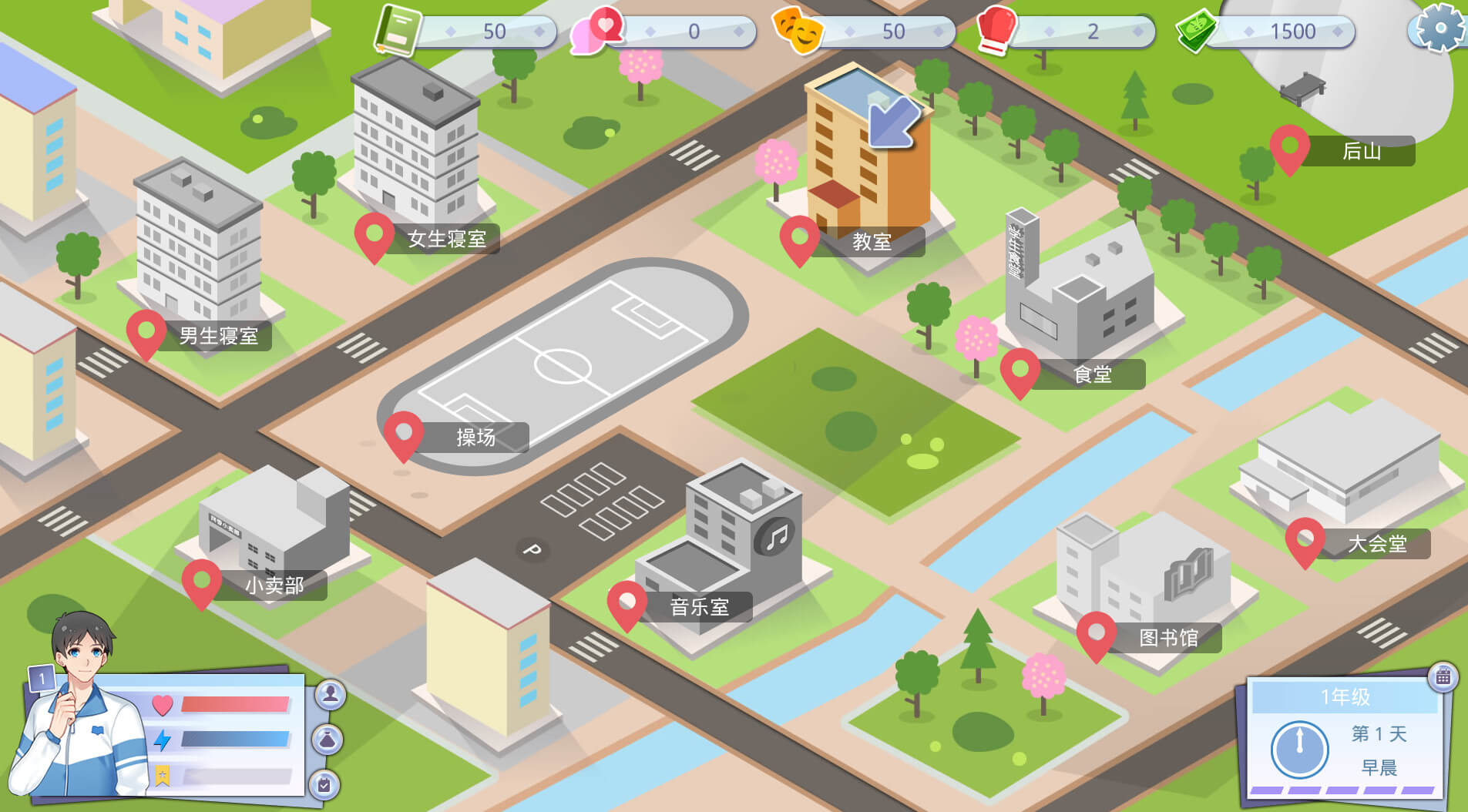
Task: Show the task checklist calendar button
Action: 324,784
